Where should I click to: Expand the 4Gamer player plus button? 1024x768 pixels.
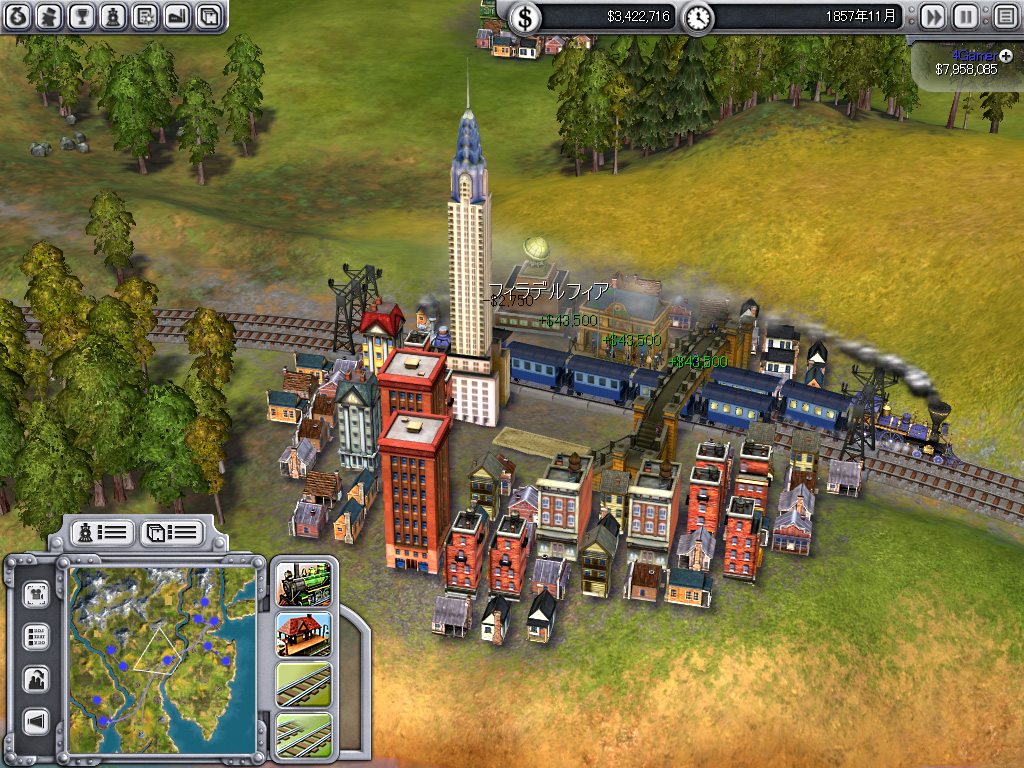(1005, 55)
